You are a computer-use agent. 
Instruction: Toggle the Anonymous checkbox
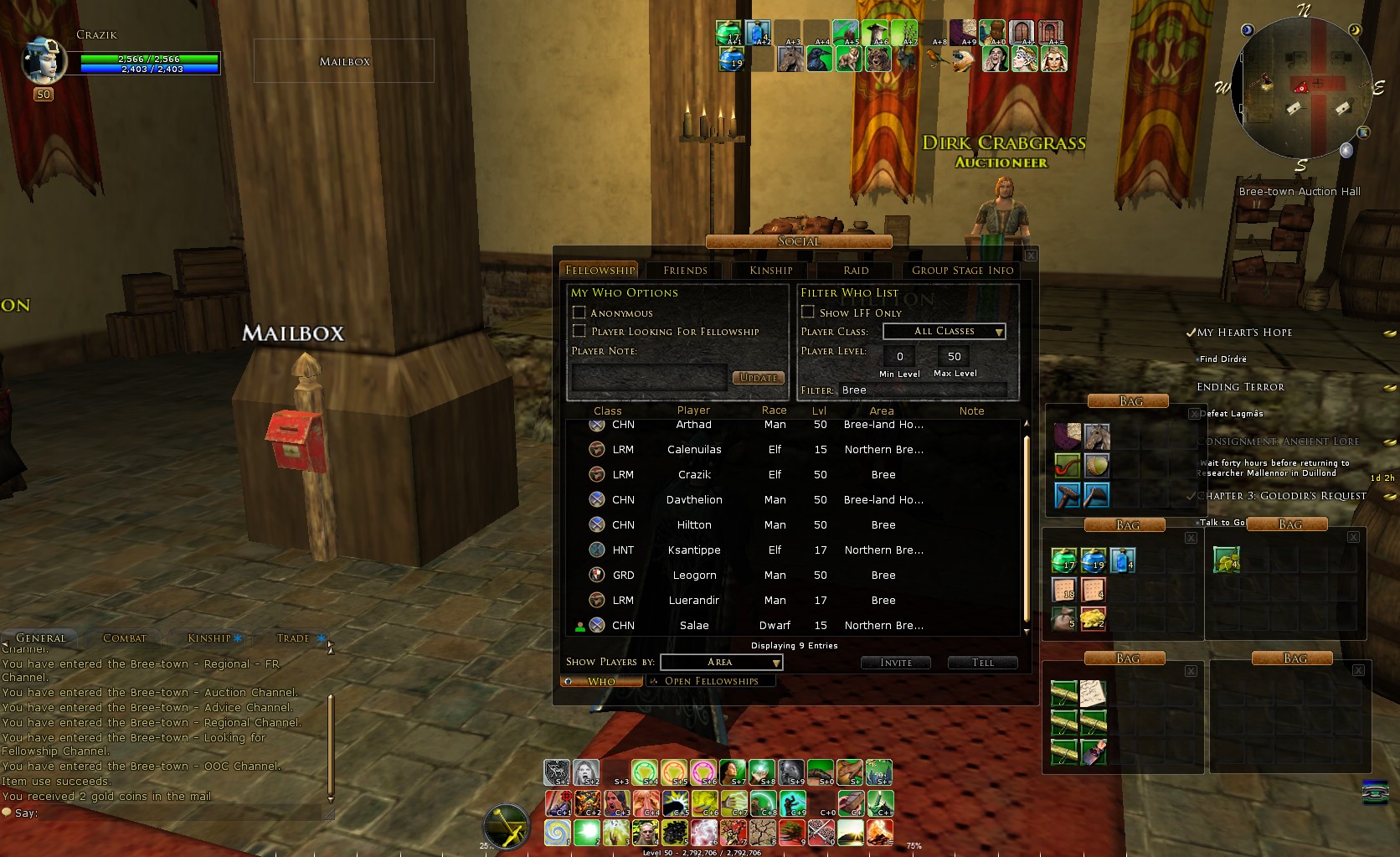pyautogui.click(x=579, y=312)
